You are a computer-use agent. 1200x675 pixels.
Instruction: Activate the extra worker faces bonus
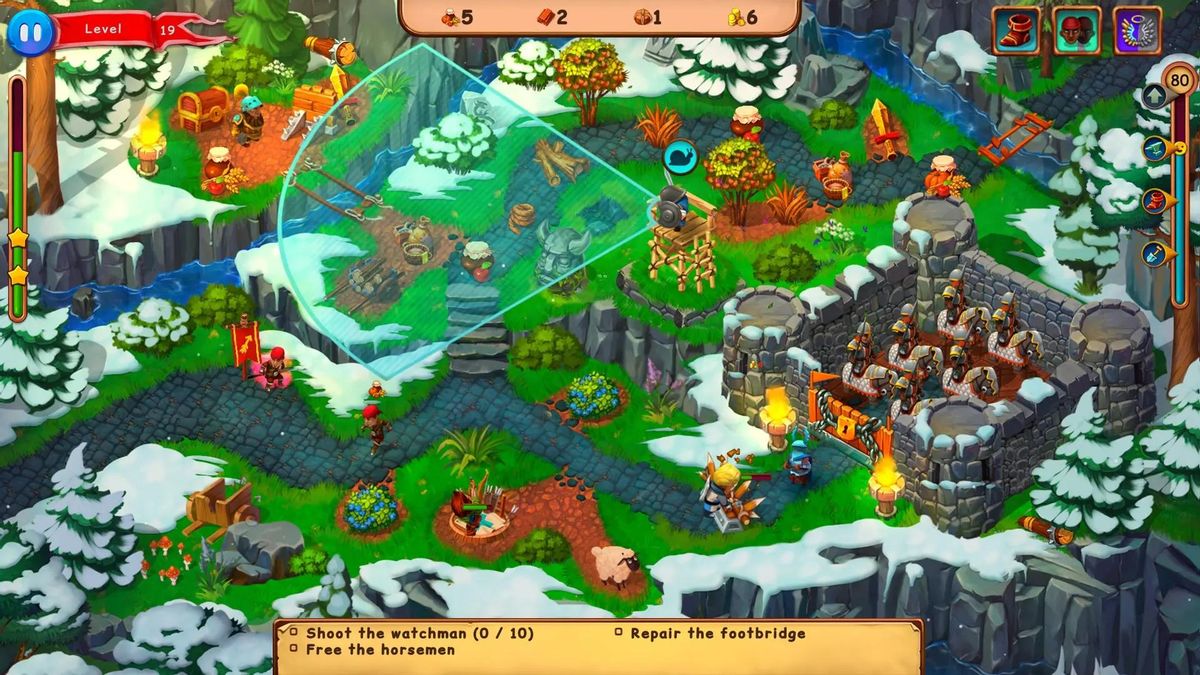[x=1077, y=30]
